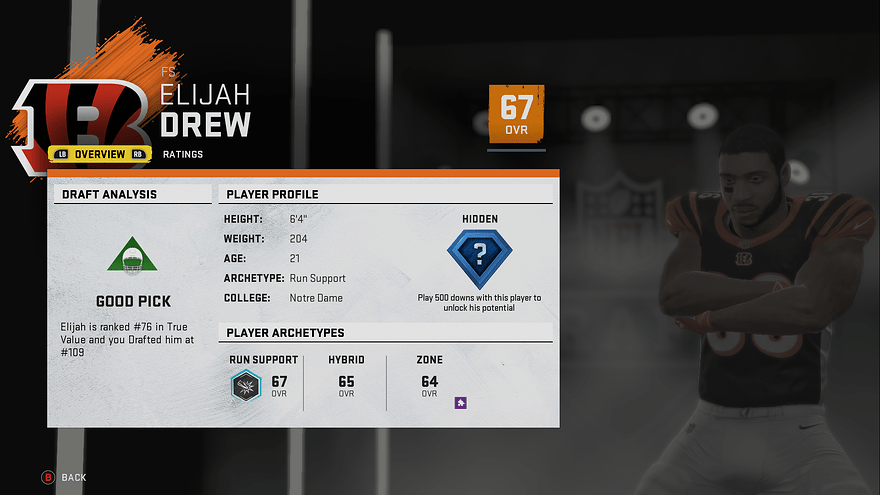The height and width of the screenshot is (495, 880).
Task: Select the Zone archetype rating
Action: click(x=429, y=384)
